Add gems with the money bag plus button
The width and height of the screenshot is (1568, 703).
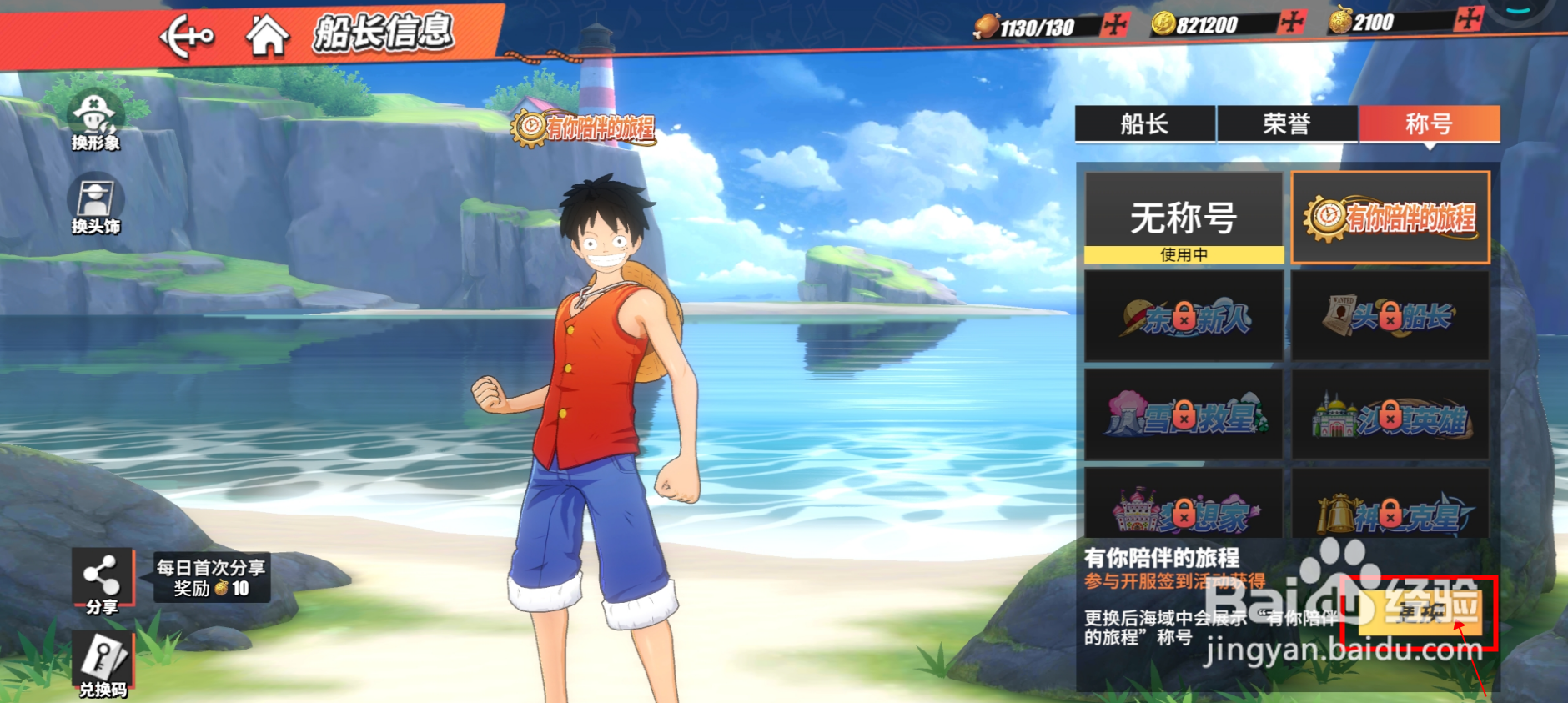click(1468, 18)
